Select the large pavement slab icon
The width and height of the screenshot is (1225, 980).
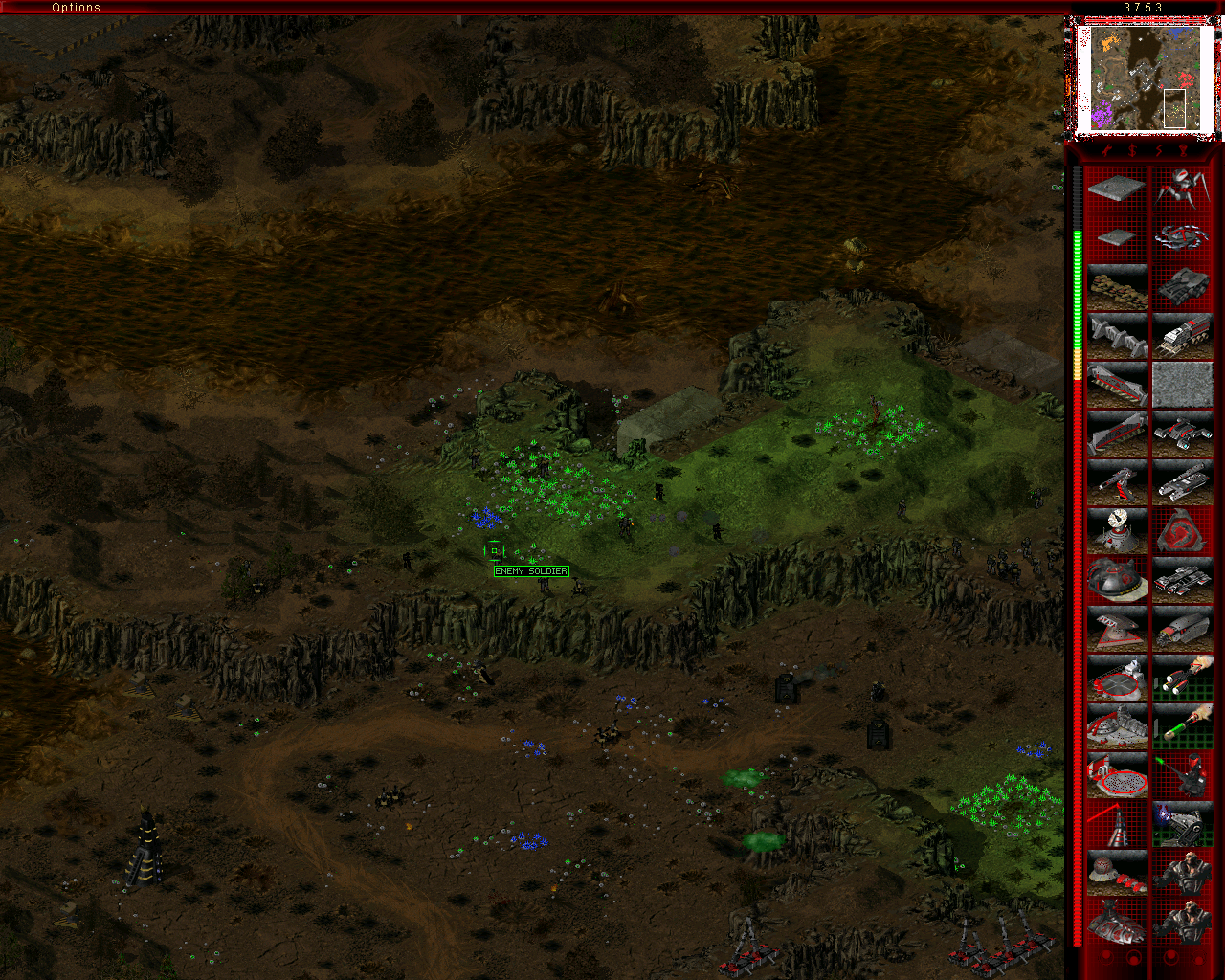point(1117,189)
